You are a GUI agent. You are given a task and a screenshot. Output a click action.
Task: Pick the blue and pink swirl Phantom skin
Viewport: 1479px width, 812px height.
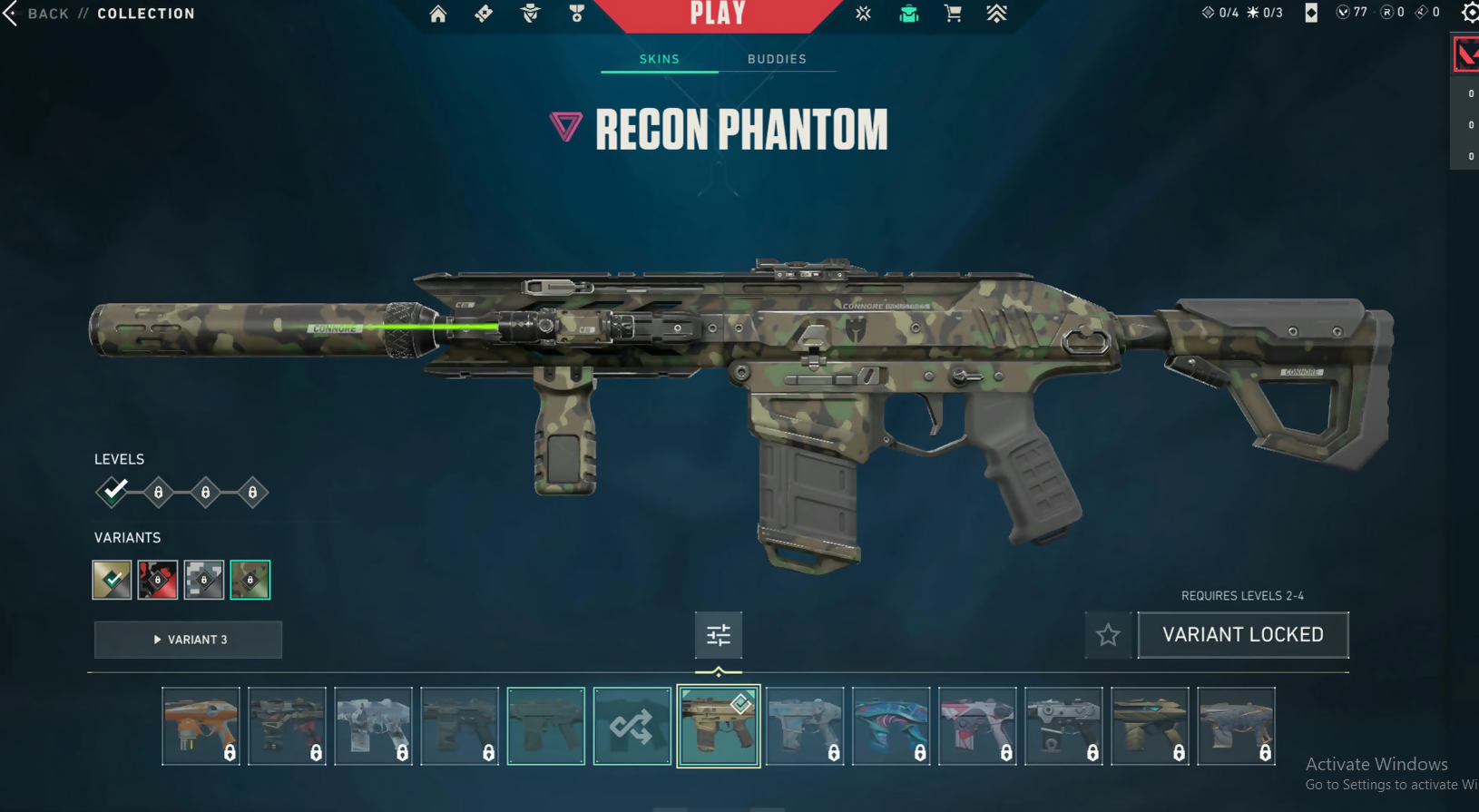coord(891,726)
